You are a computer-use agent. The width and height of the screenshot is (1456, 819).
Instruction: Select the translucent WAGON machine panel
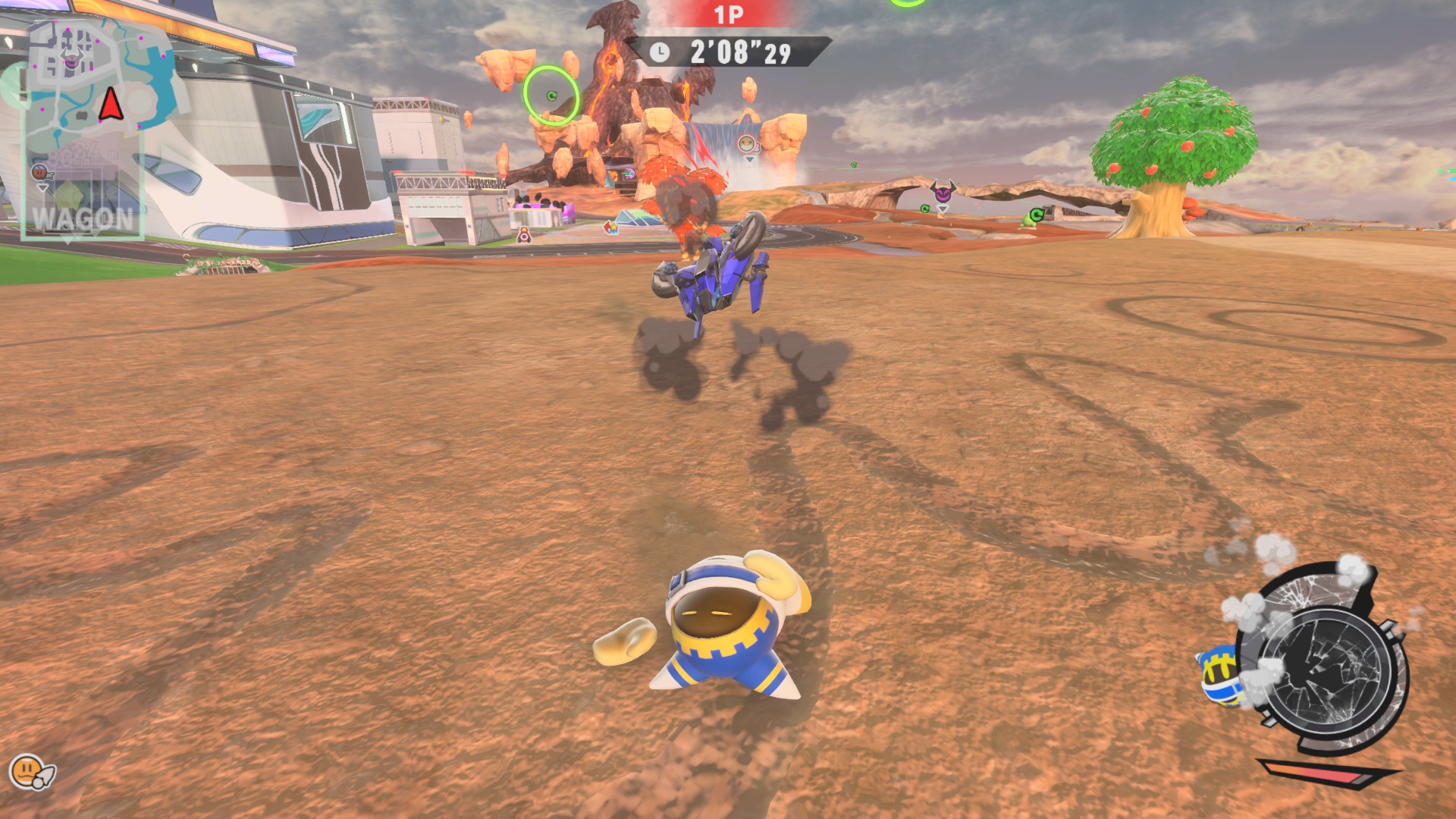[x=83, y=196]
